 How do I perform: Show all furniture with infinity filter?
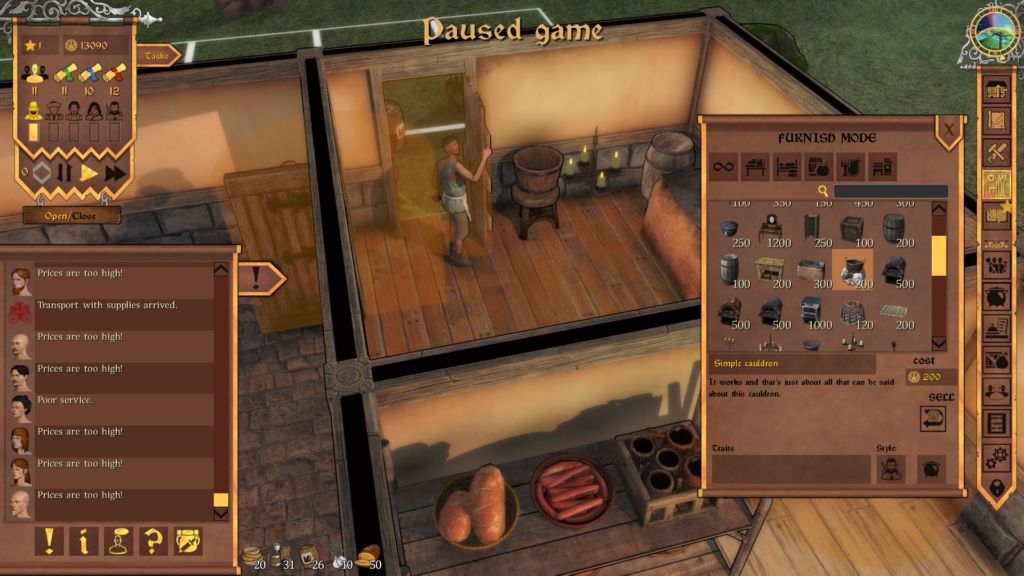tap(723, 166)
